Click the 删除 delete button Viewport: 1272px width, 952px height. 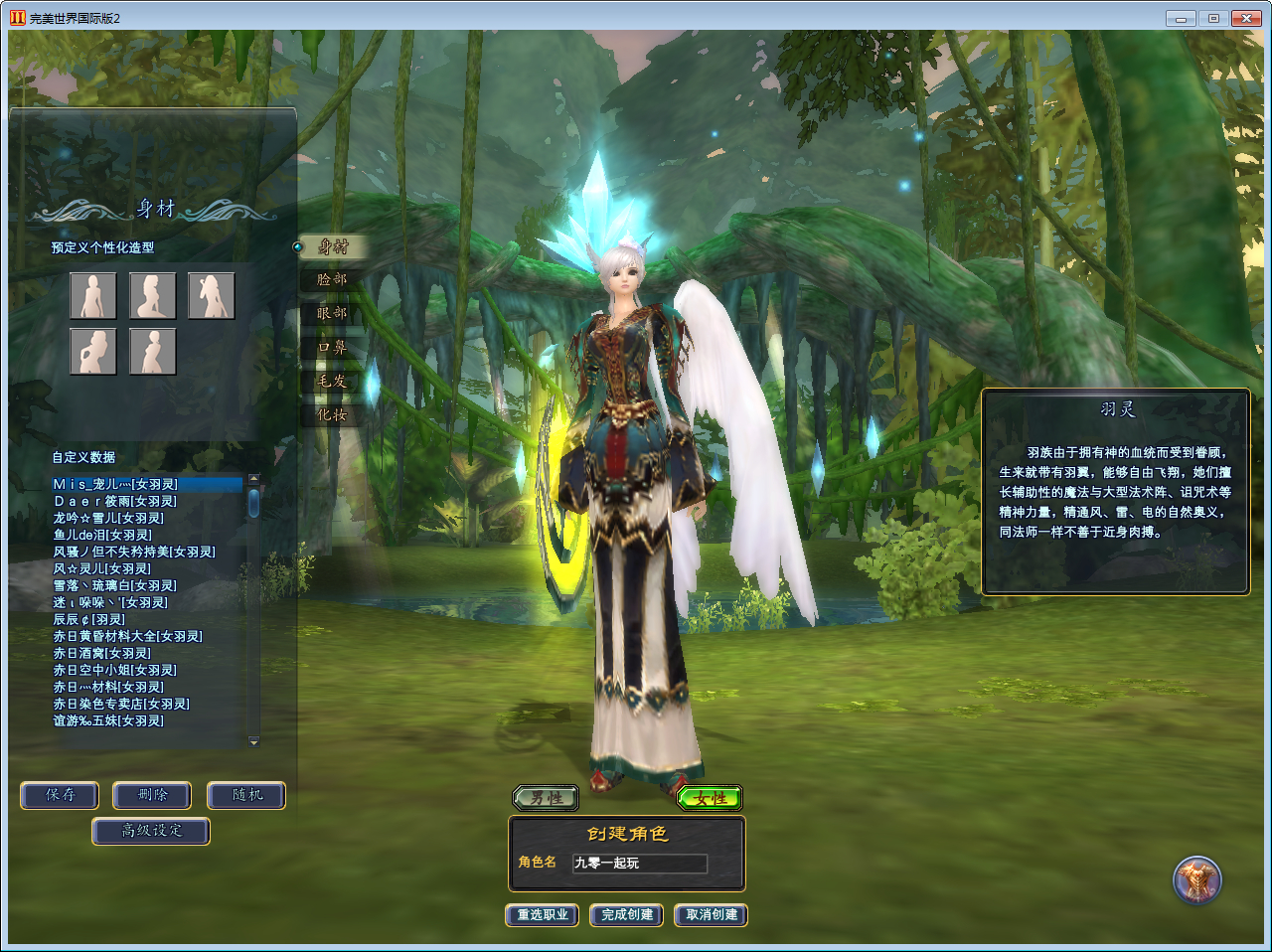click(x=152, y=795)
